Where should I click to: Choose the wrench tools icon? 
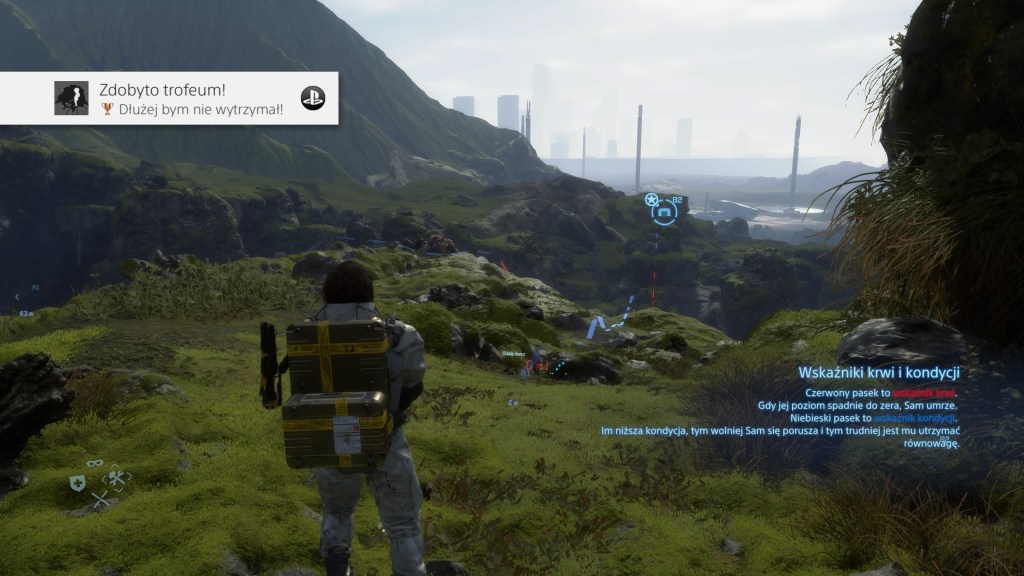pyautogui.click(x=116, y=477)
